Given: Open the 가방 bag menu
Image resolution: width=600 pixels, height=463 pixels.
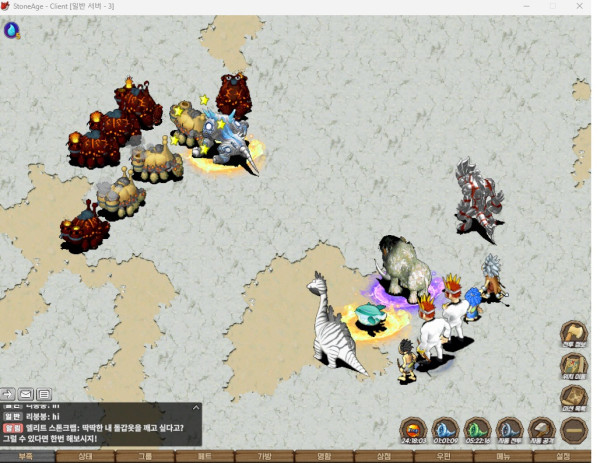Looking at the screenshot, I should coord(265,456).
